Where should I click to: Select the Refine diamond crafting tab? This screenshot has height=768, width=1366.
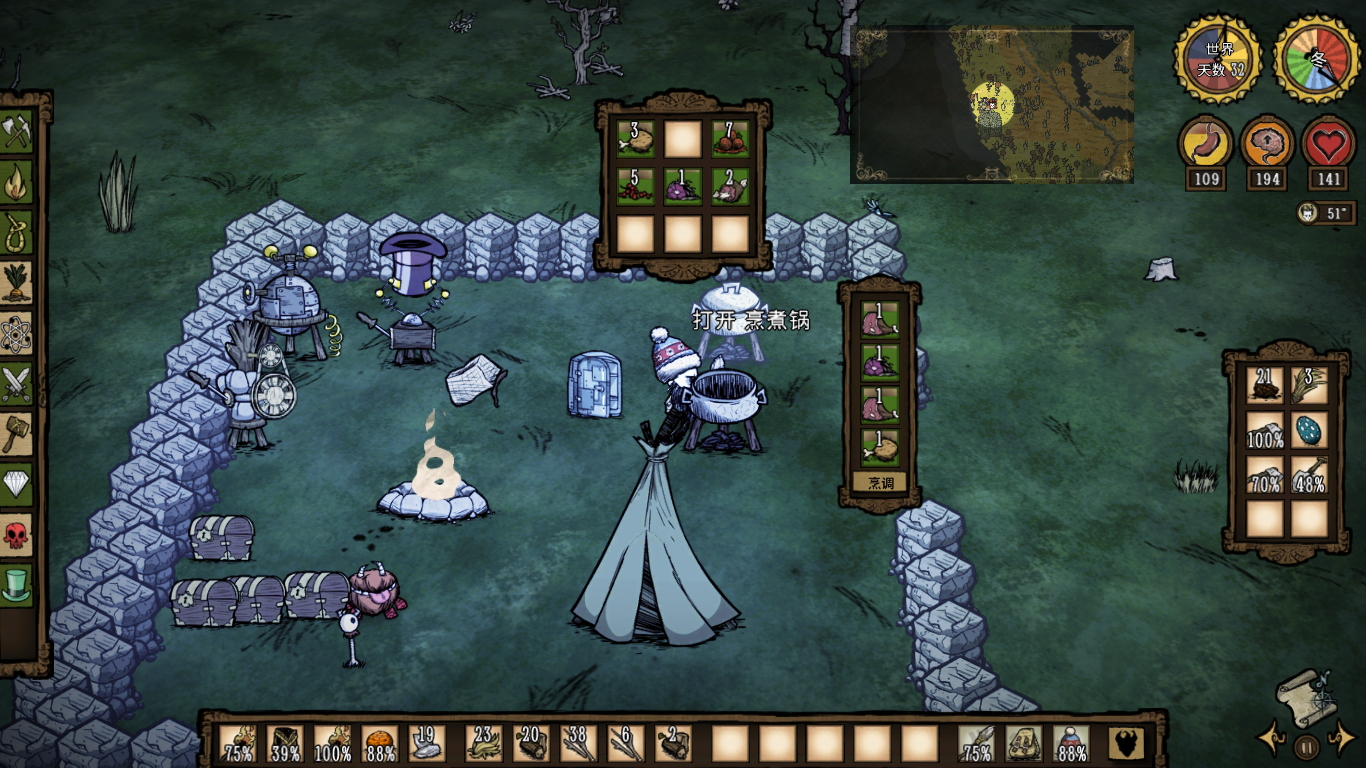click(x=17, y=484)
